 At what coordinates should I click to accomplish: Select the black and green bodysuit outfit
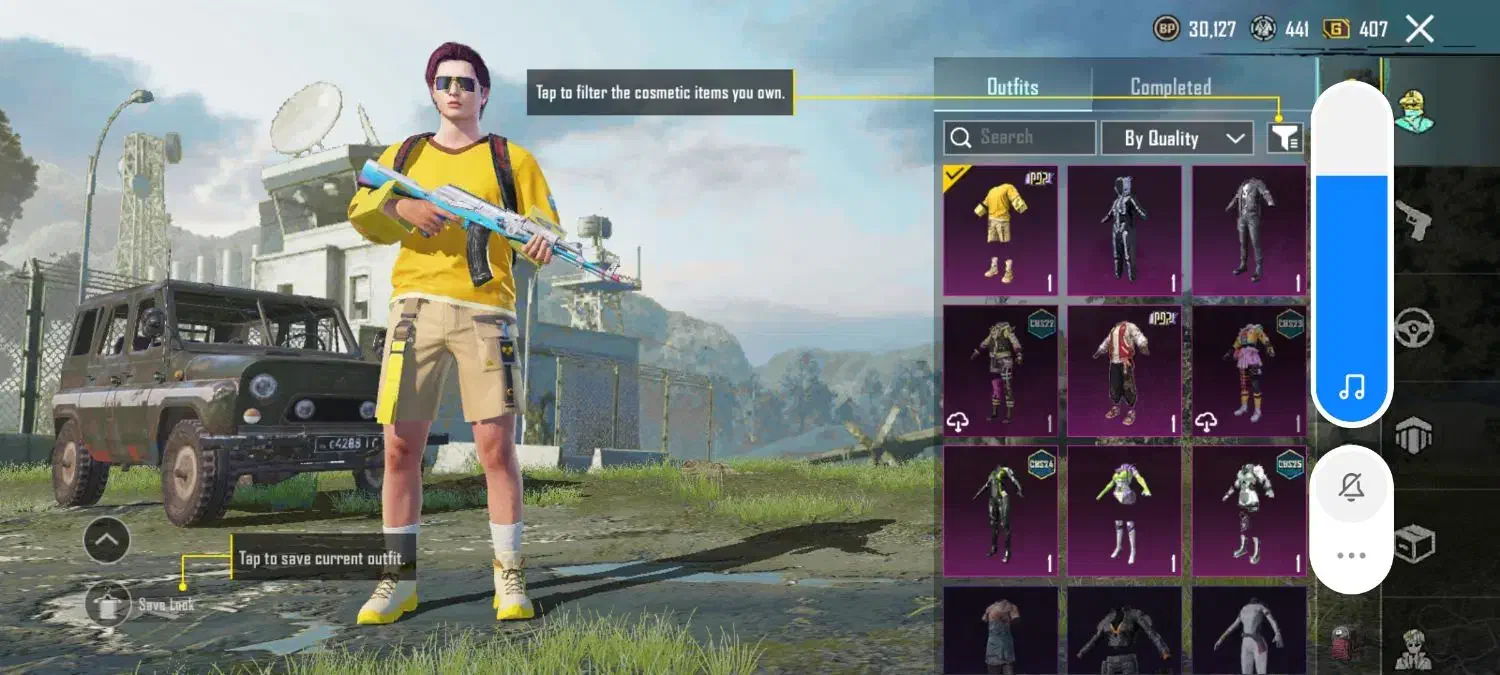coord(1000,511)
